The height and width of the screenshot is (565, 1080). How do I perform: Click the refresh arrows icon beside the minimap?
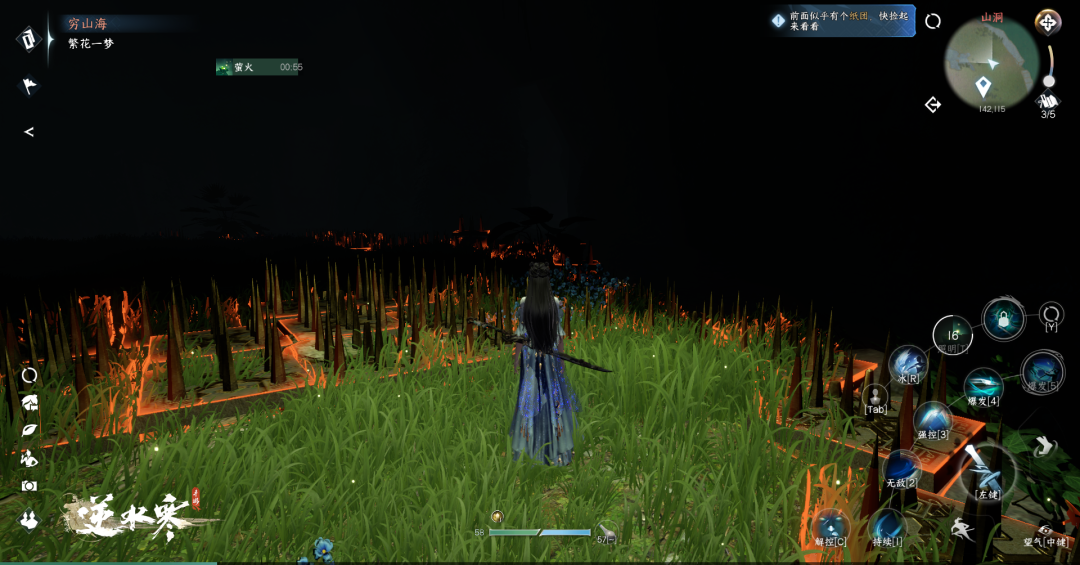[933, 21]
